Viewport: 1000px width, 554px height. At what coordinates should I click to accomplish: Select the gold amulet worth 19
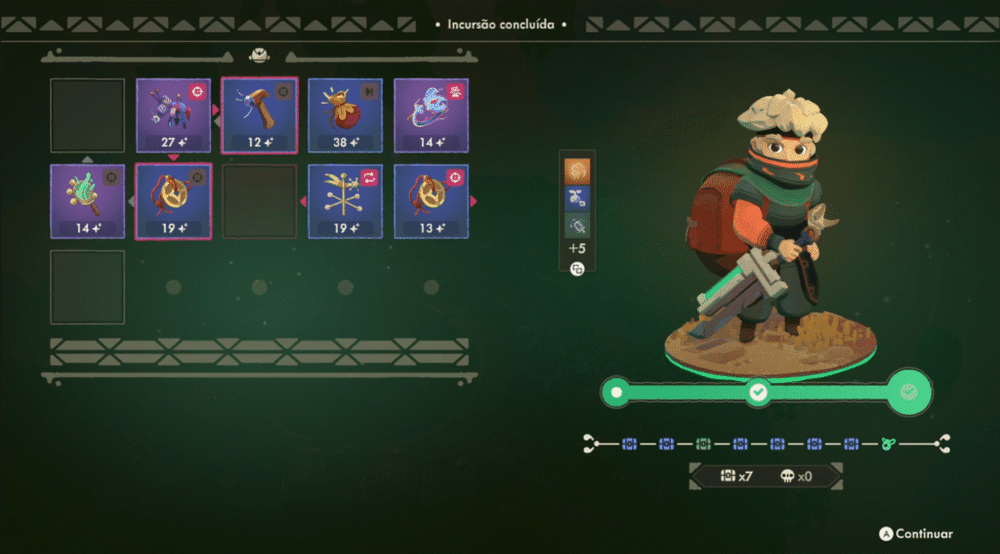(173, 201)
